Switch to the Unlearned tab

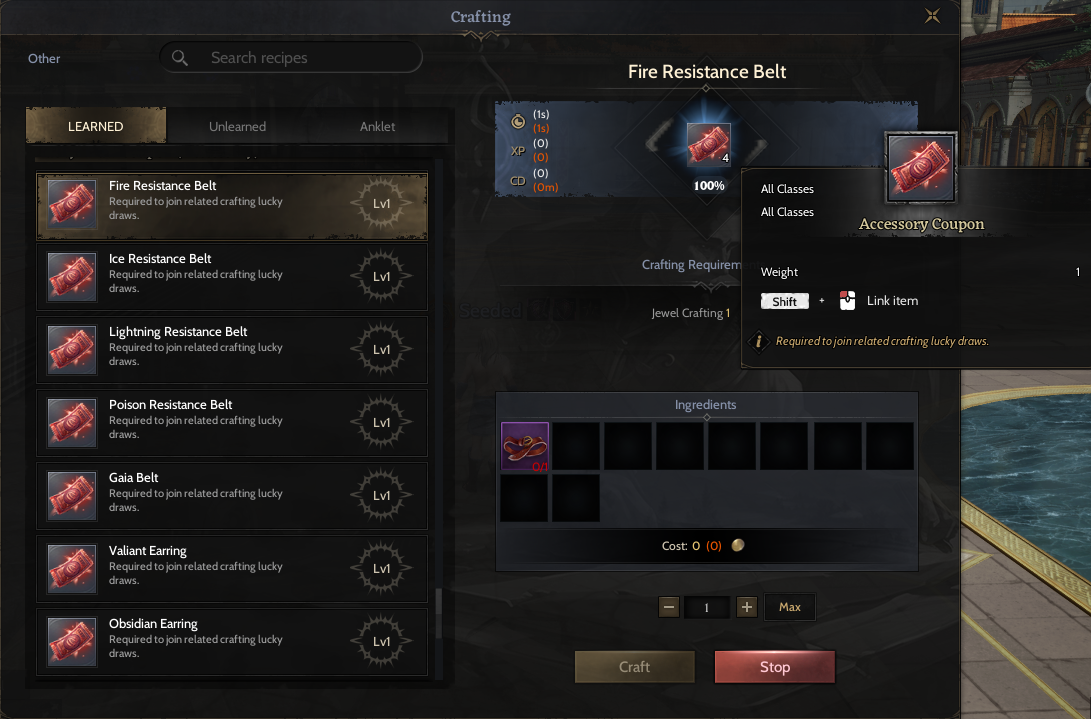[x=237, y=127]
